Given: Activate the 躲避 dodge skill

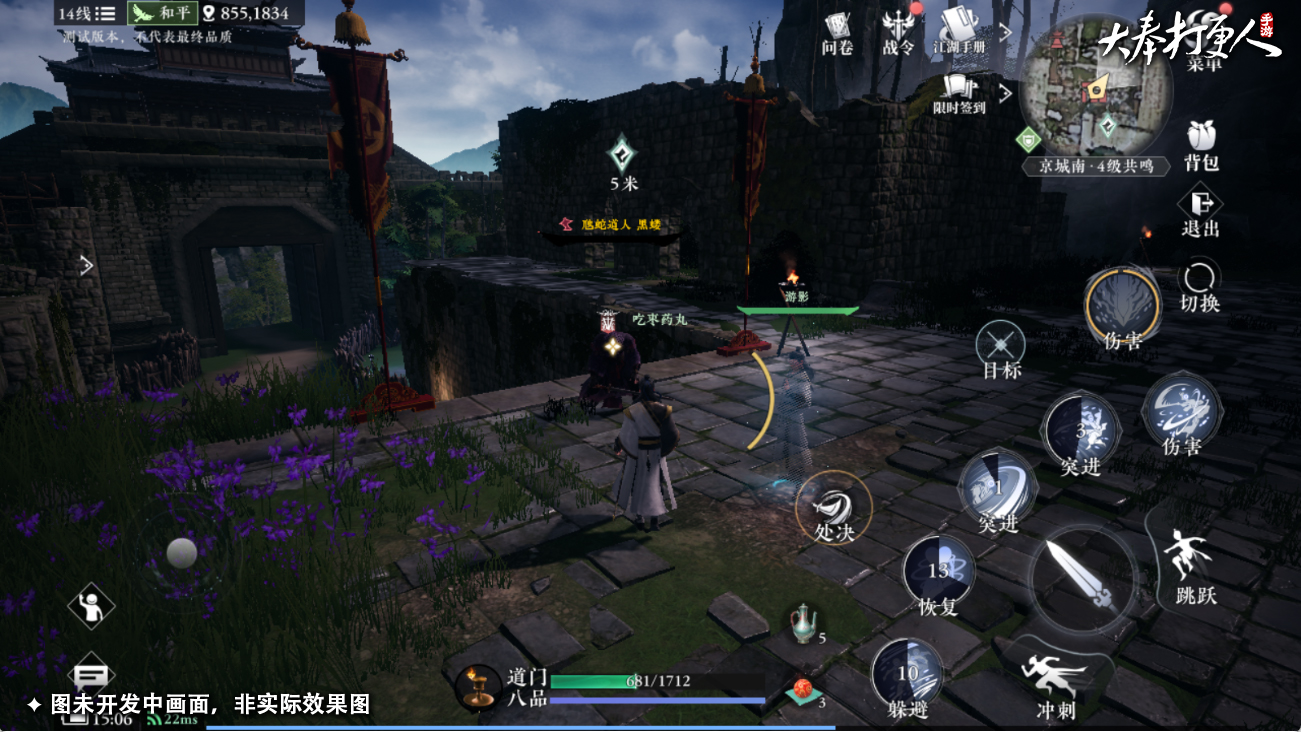Looking at the screenshot, I should pos(907,676).
